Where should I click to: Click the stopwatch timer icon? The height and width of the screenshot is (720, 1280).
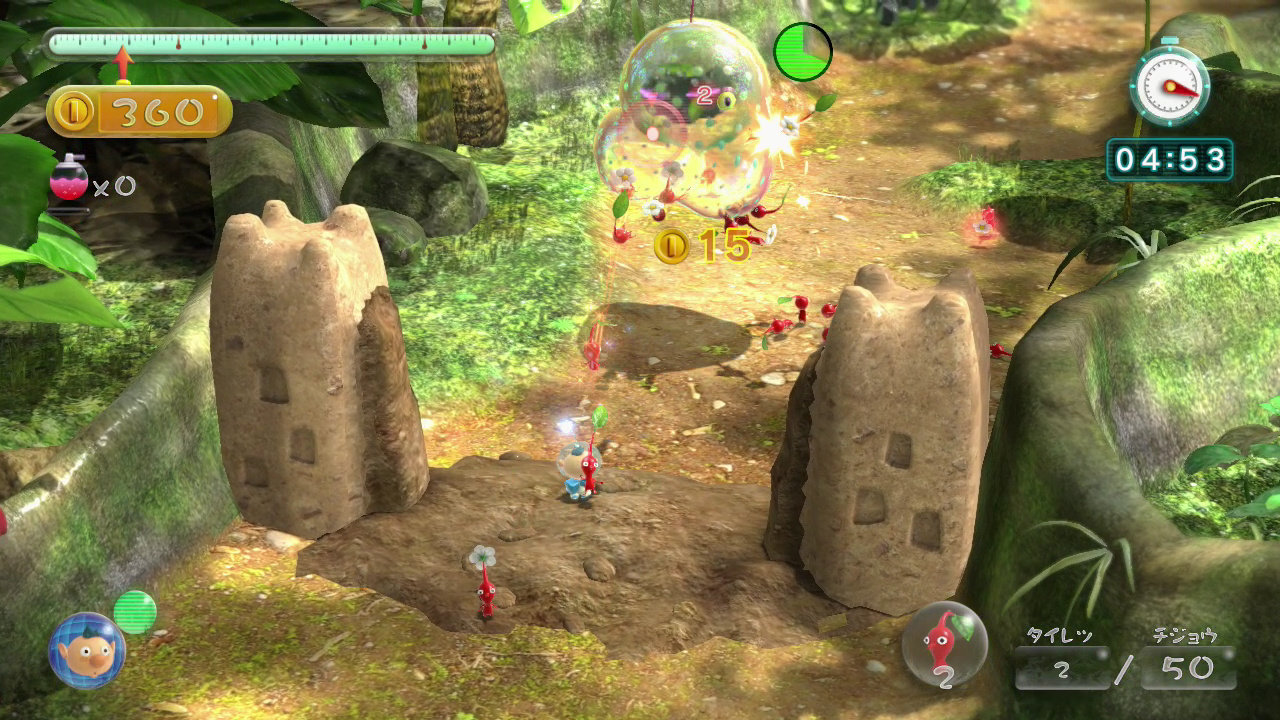[x=1169, y=86]
